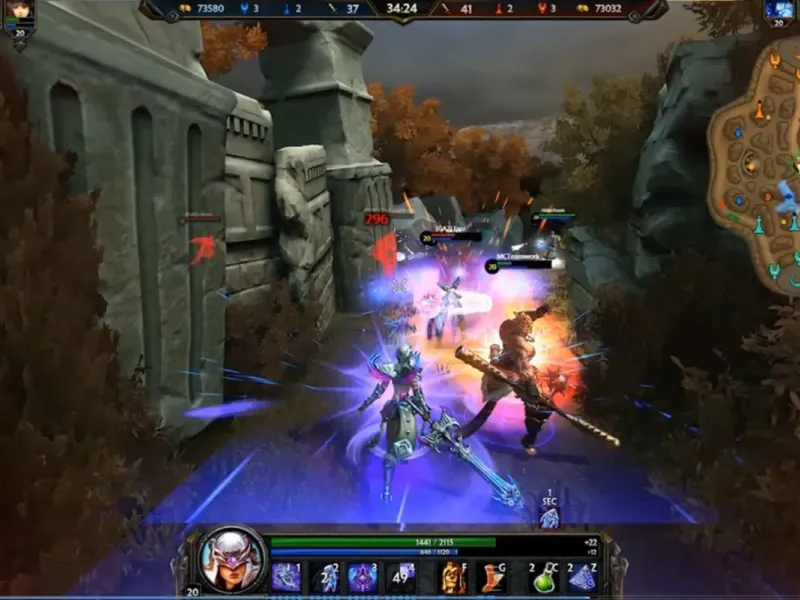Drink the green potion consumable
Viewport: 800px width, 600px height.
(x=543, y=577)
